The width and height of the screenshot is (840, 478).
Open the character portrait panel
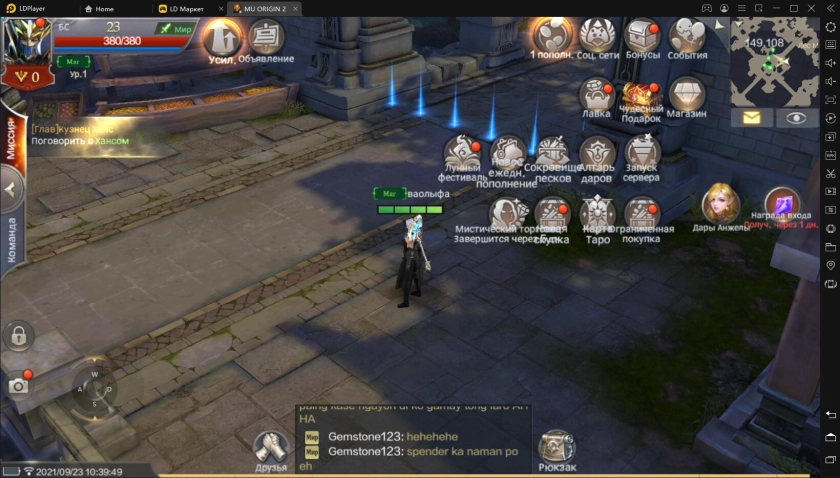pyautogui.click(x=25, y=42)
